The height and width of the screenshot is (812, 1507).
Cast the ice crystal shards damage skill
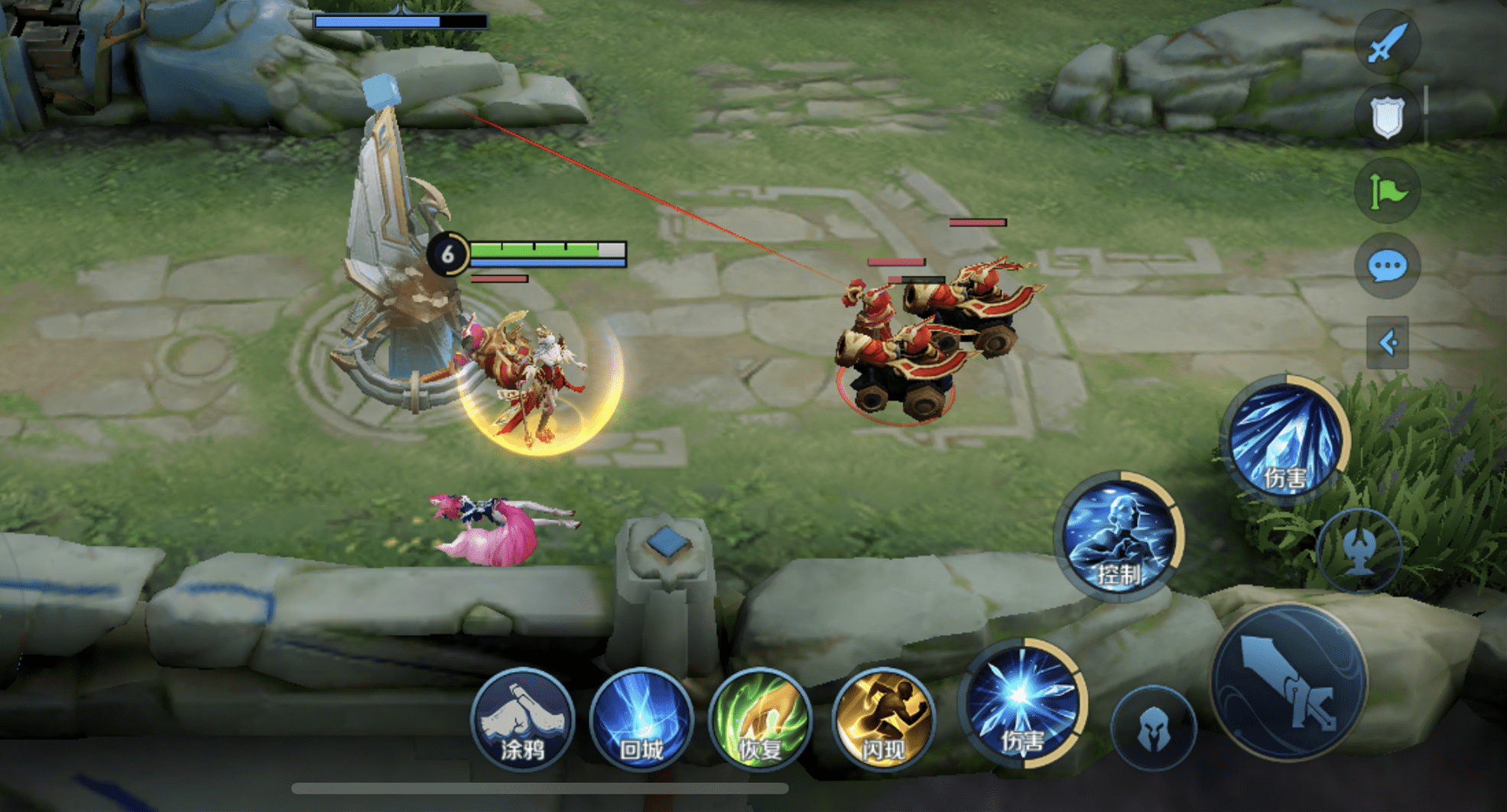(x=1285, y=439)
